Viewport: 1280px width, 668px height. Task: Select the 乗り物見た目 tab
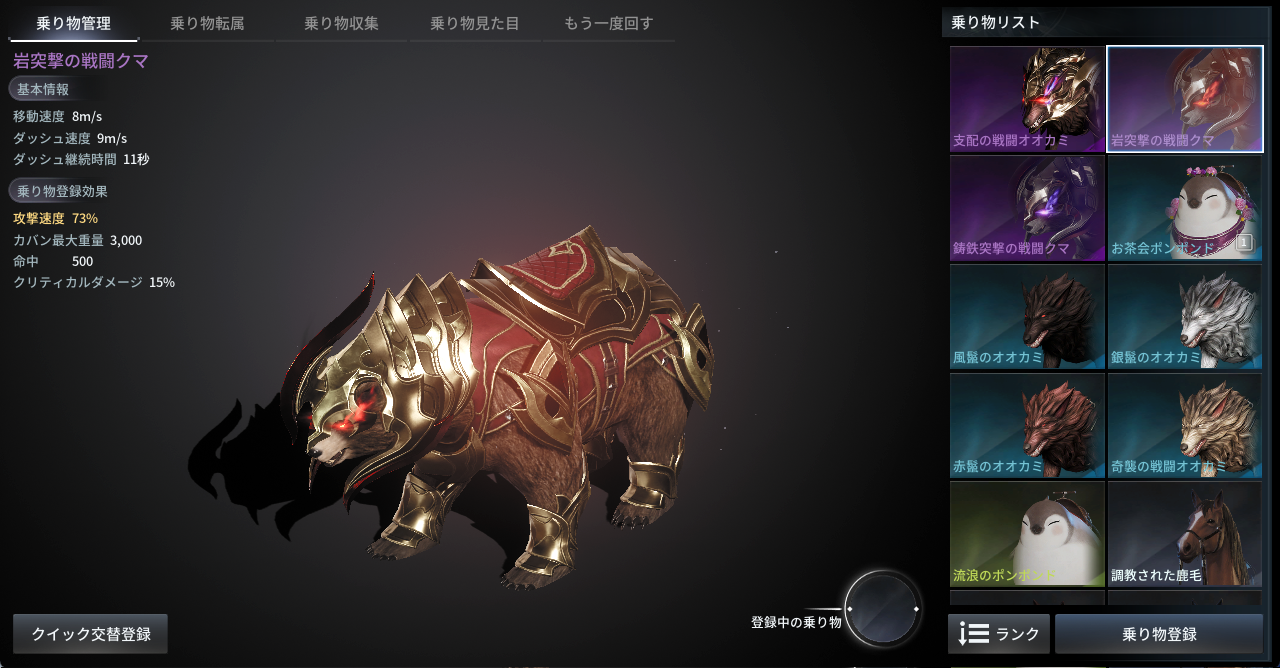click(474, 24)
